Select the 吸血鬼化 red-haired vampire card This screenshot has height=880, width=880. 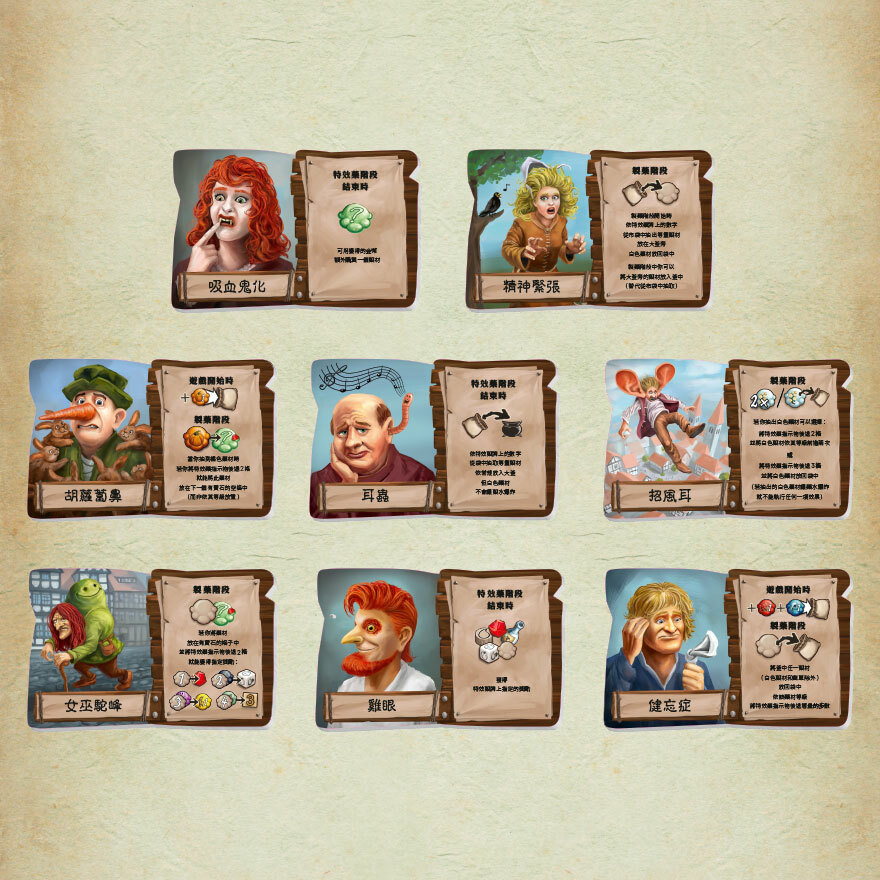[x=294, y=228]
